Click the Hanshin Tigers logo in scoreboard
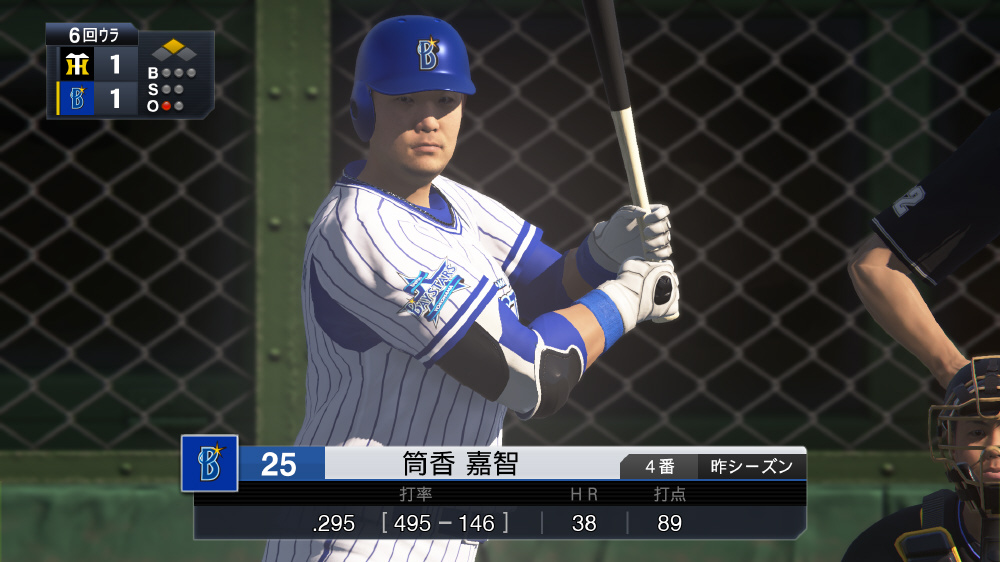The image size is (1000, 562). [x=75, y=66]
